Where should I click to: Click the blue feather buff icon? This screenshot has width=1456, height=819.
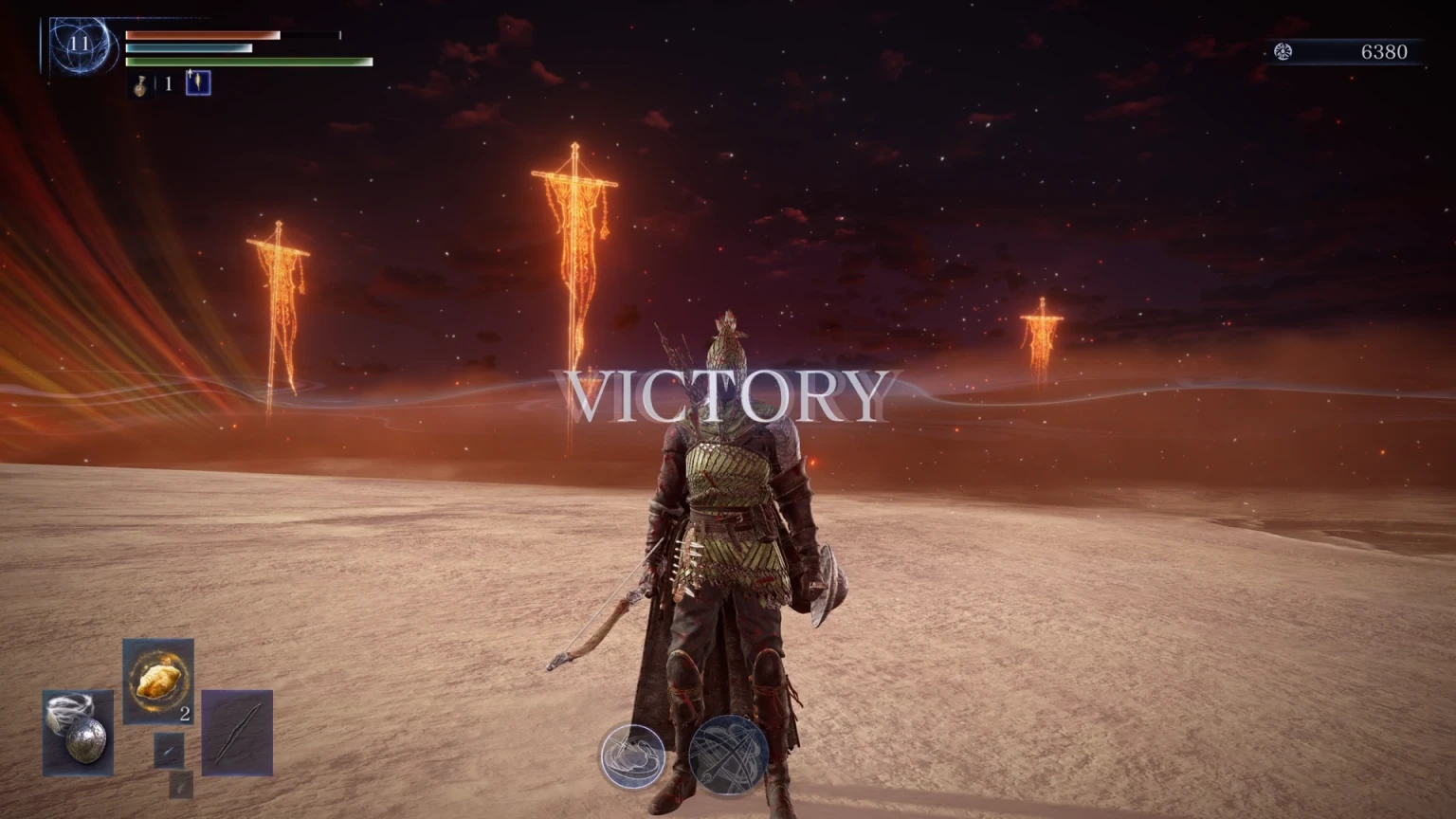coord(197,83)
